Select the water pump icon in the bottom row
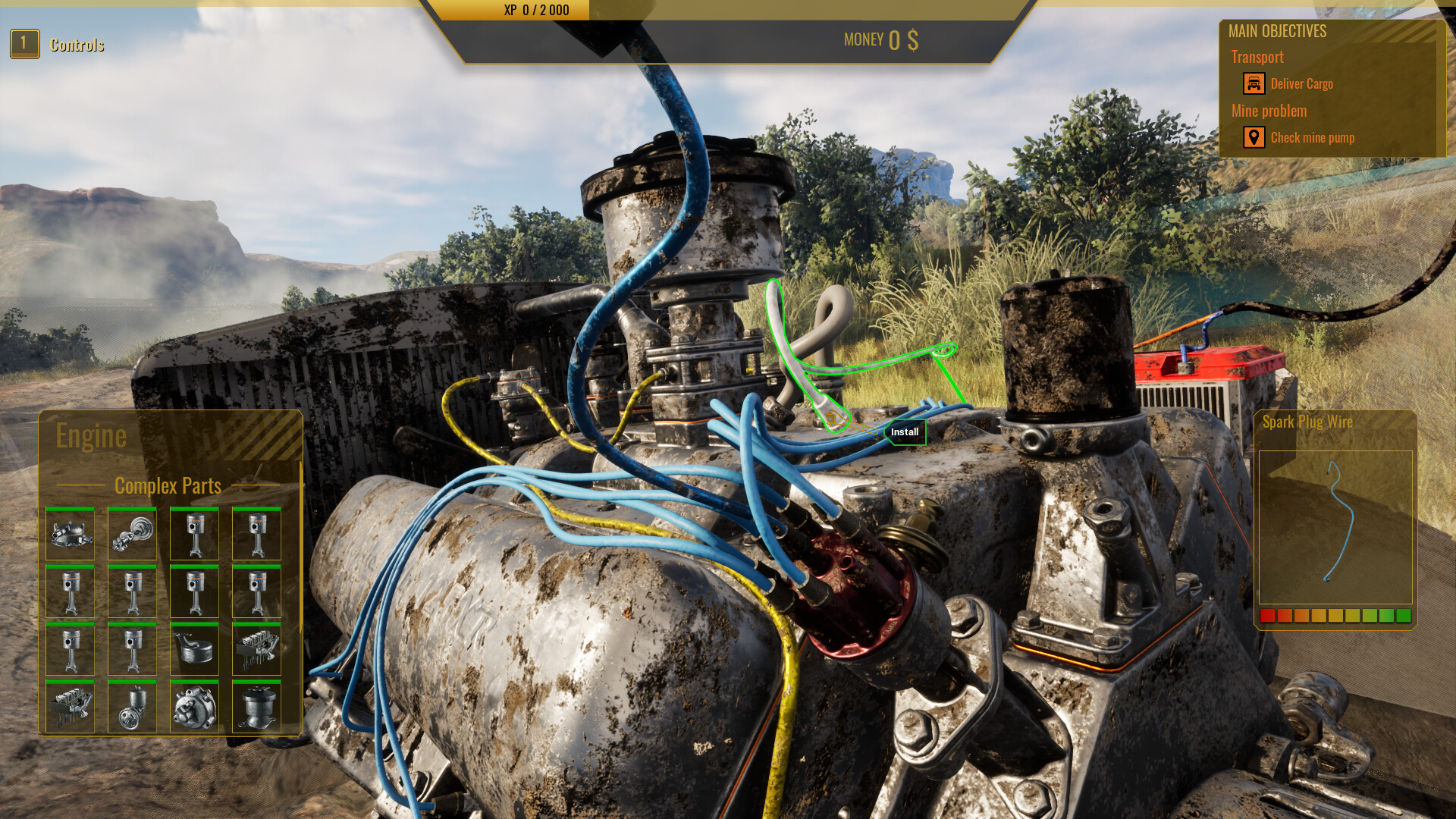This screenshot has height=819, width=1456. coord(194,708)
